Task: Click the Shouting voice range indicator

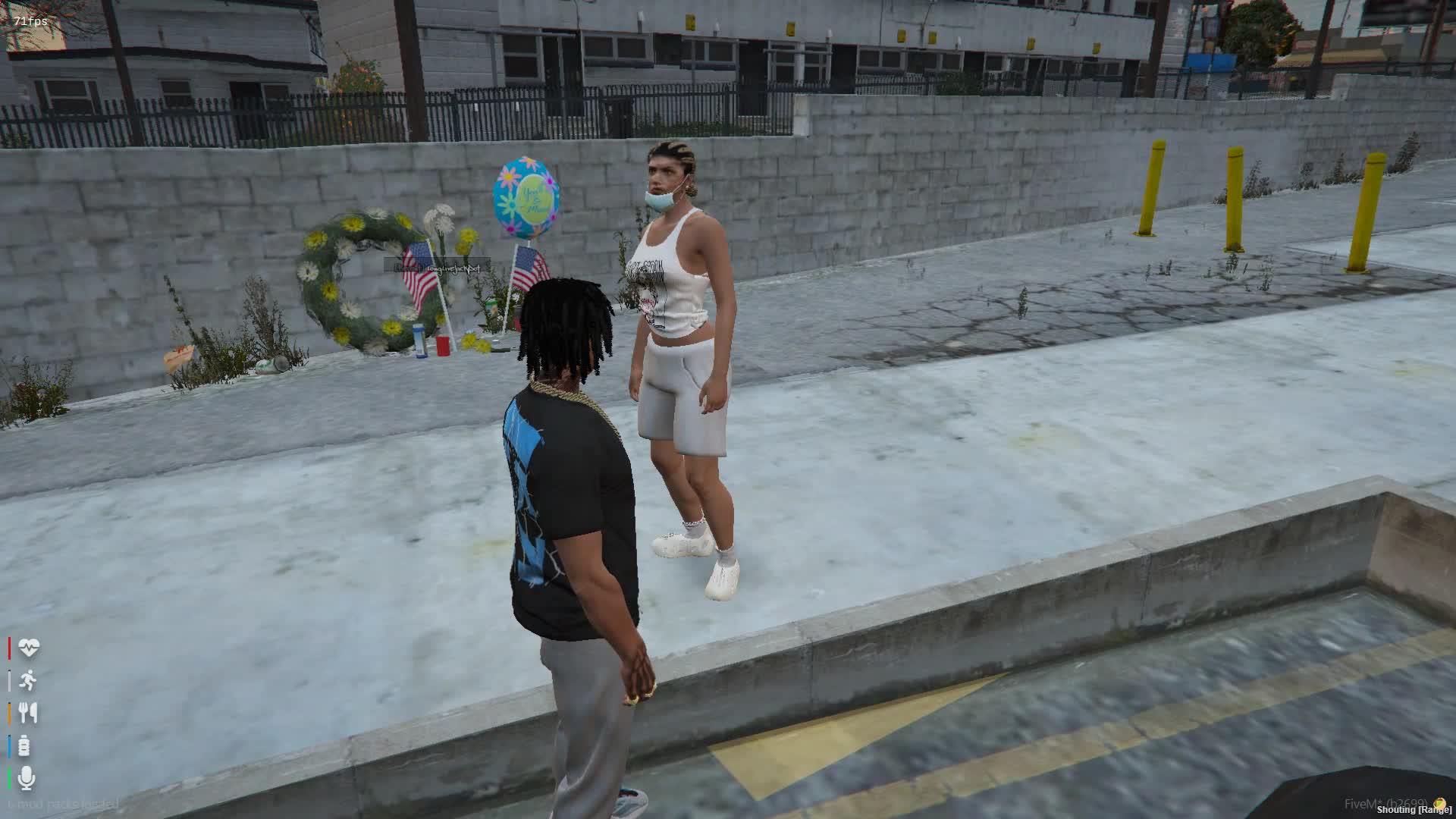Action: click(1414, 810)
